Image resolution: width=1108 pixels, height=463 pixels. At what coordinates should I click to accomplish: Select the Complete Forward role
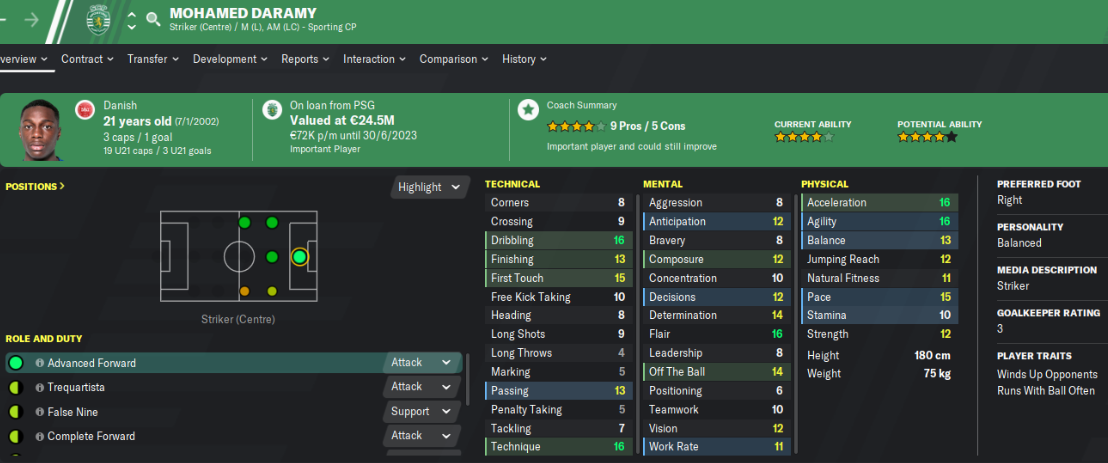[x=91, y=436]
